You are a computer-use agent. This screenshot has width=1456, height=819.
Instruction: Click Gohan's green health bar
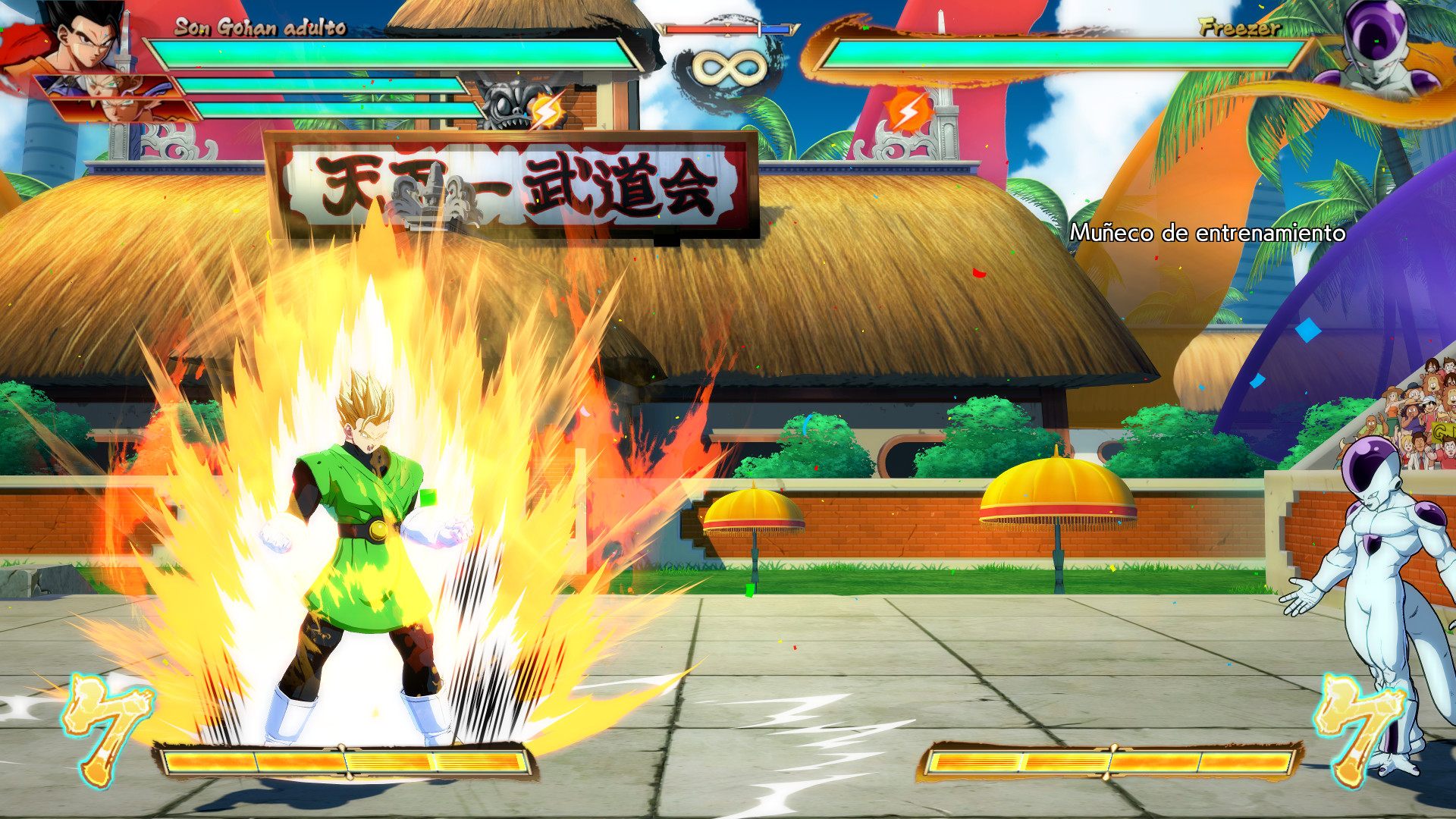click(394, 53)
